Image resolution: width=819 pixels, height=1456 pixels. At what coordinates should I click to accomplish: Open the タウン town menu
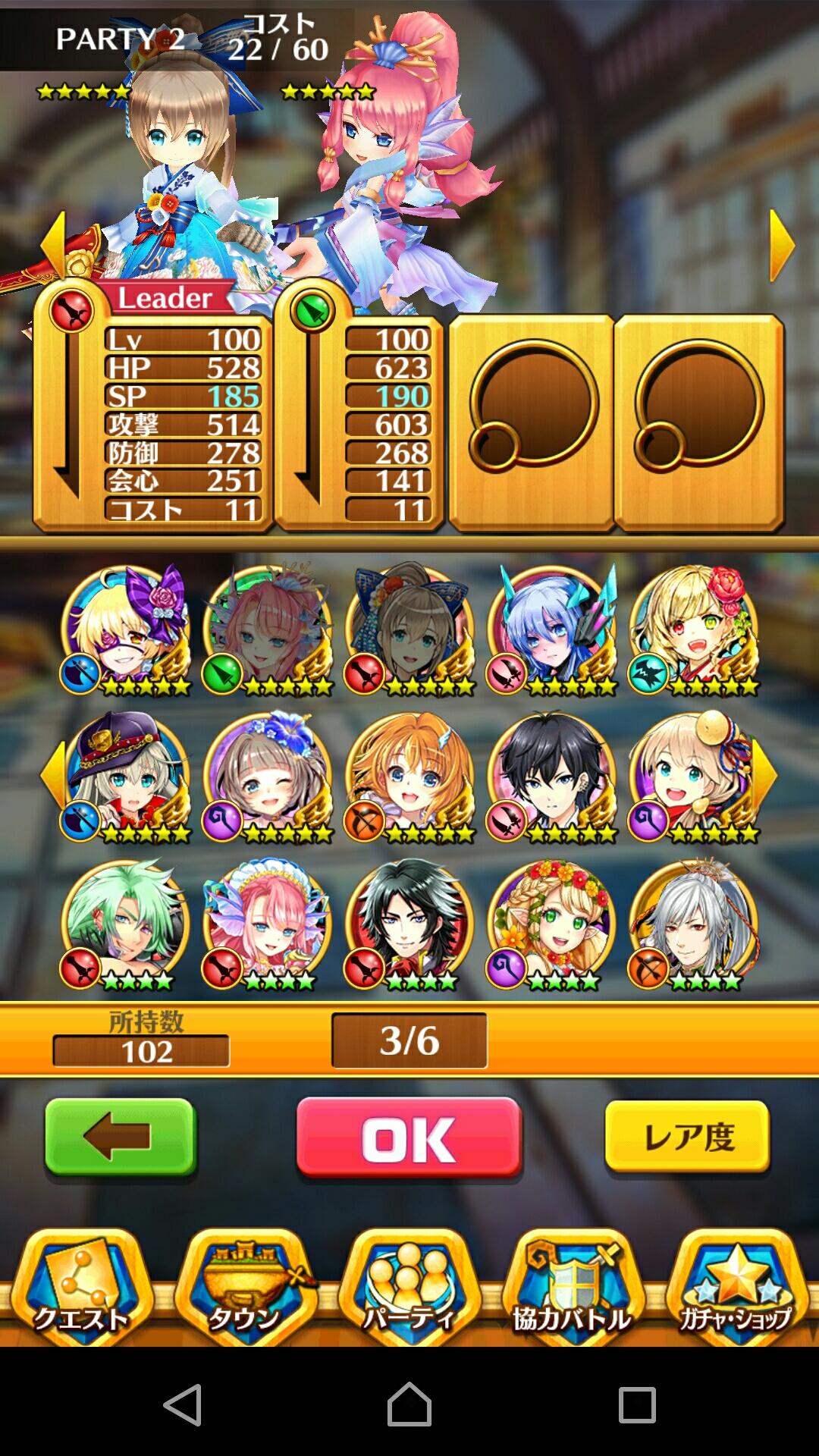(245, 1289)
